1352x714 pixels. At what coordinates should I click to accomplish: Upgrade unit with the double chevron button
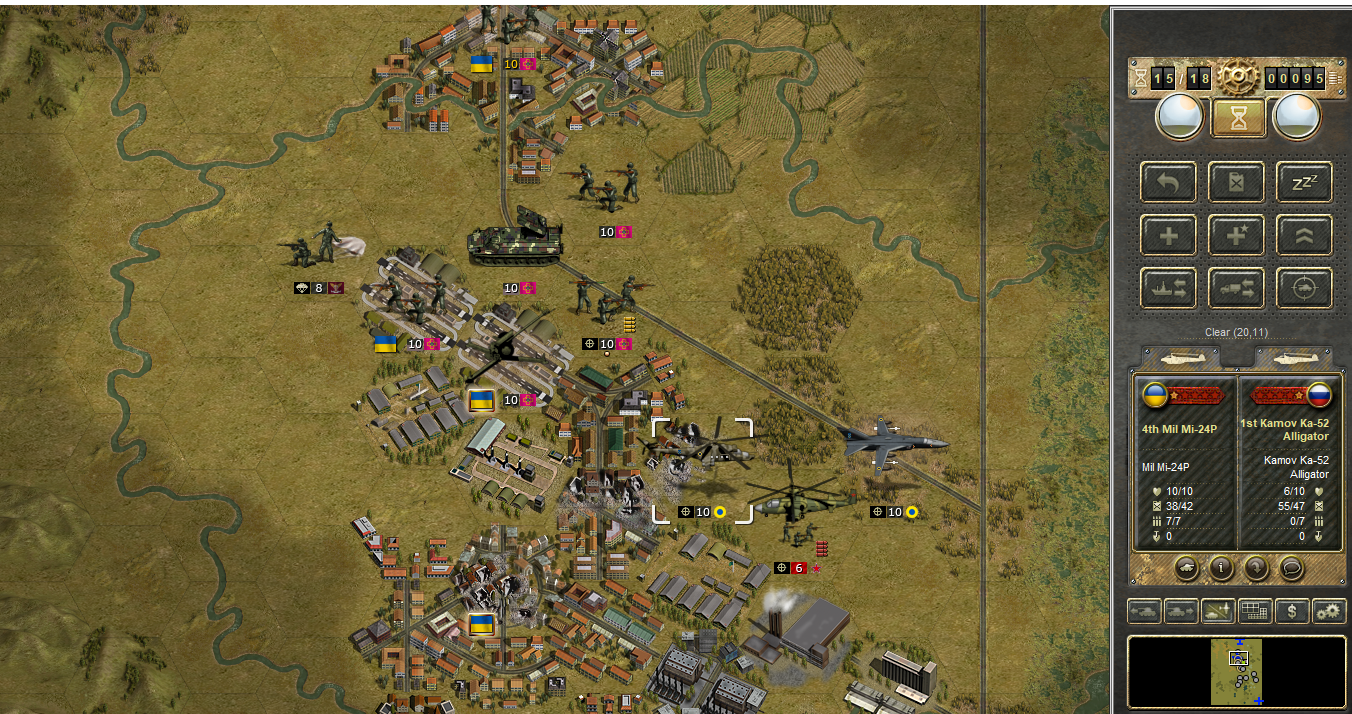click(1304, 236)
